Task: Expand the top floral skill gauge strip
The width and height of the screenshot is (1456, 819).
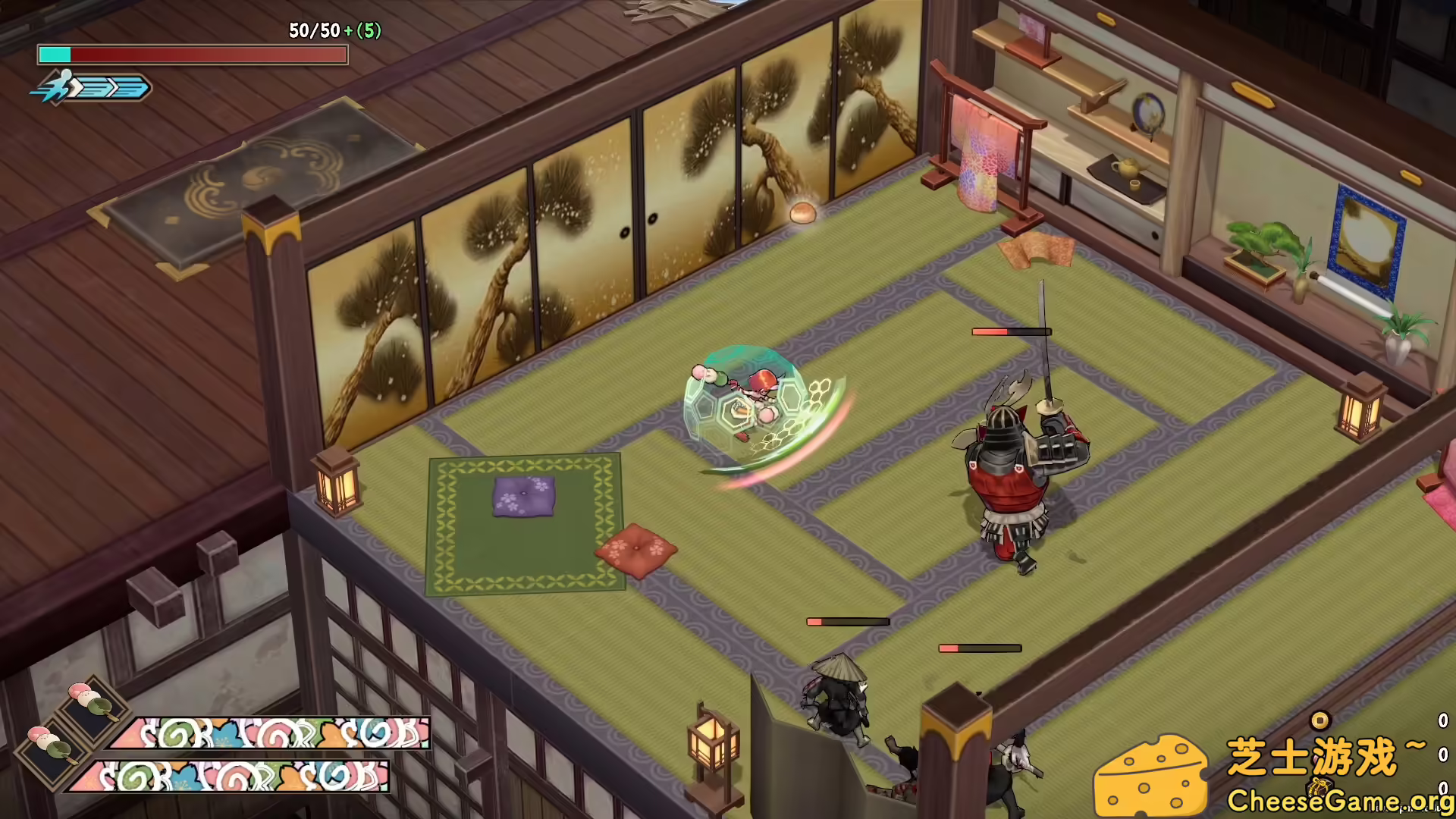Action: [x=265, y=732]
